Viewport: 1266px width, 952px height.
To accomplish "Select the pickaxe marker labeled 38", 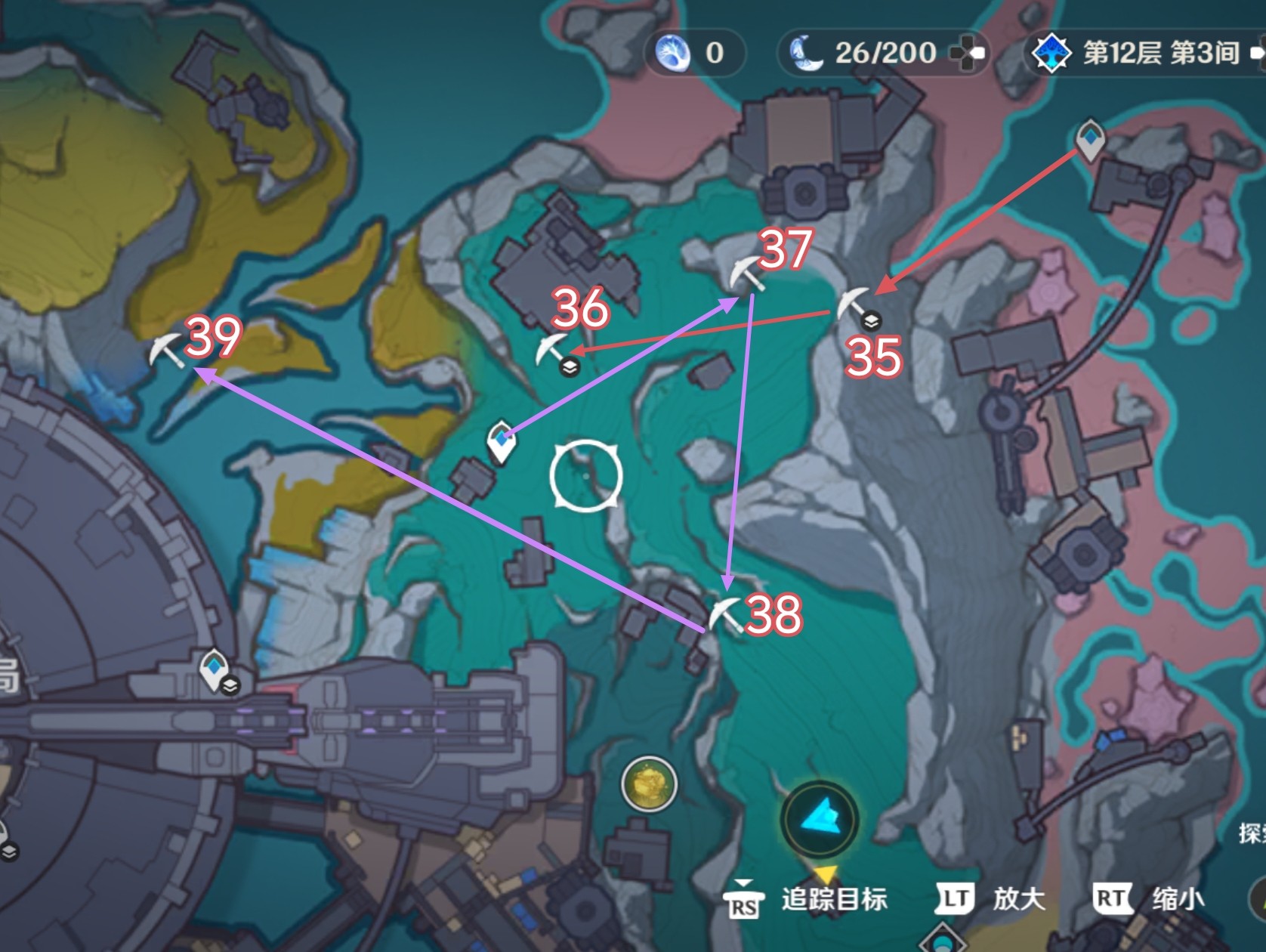I will coord(725,614).
